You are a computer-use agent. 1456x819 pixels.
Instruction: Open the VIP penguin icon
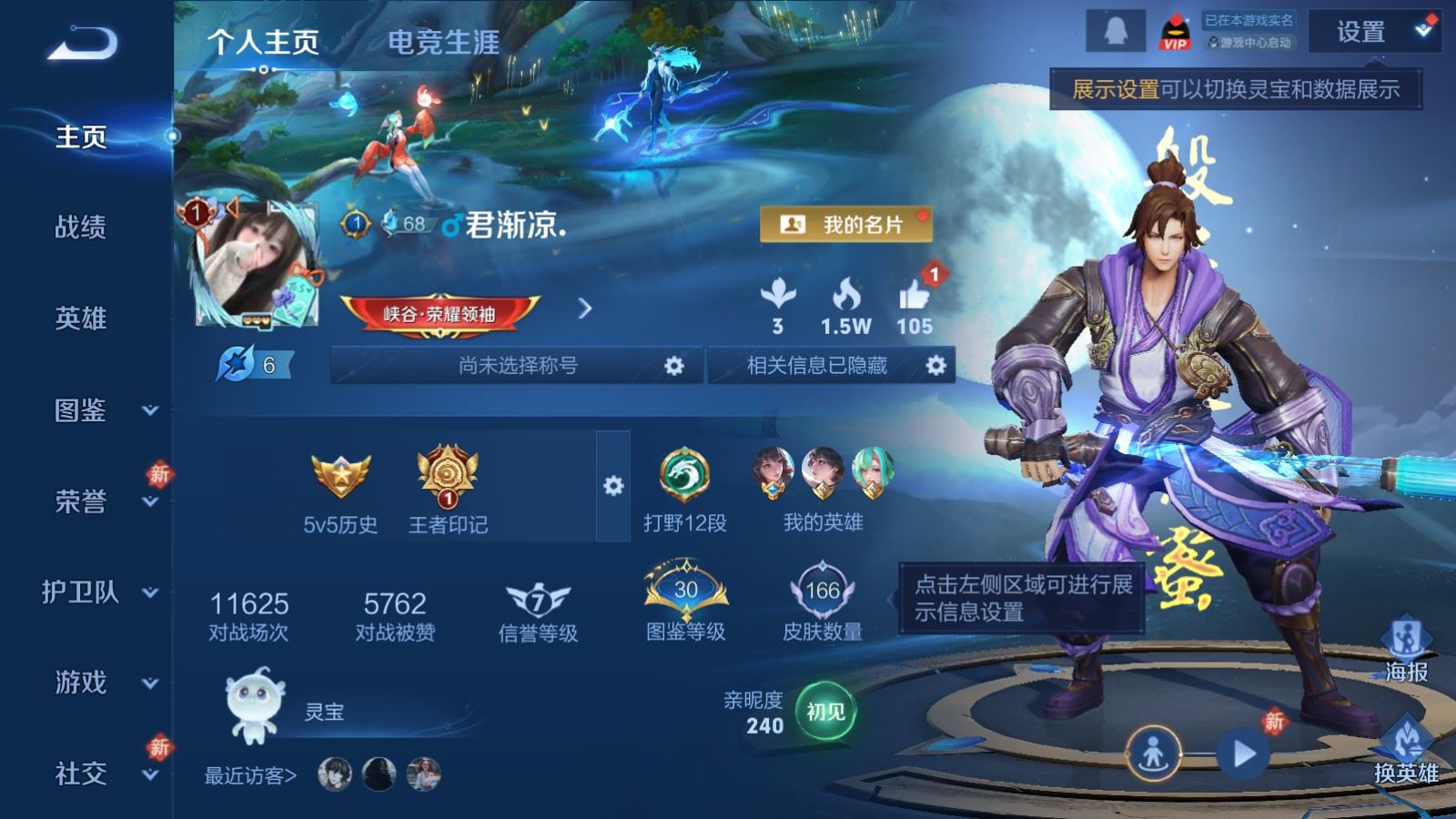[1174, 30]
